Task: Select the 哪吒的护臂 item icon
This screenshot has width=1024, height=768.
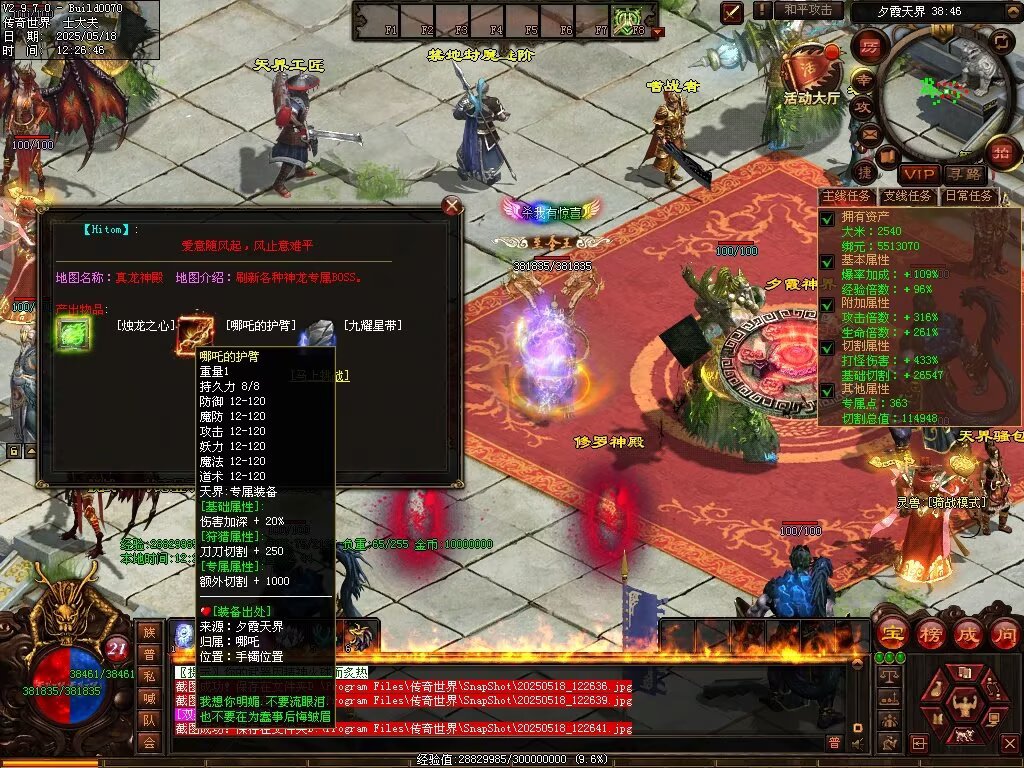Action: click(x=194, y=334)
